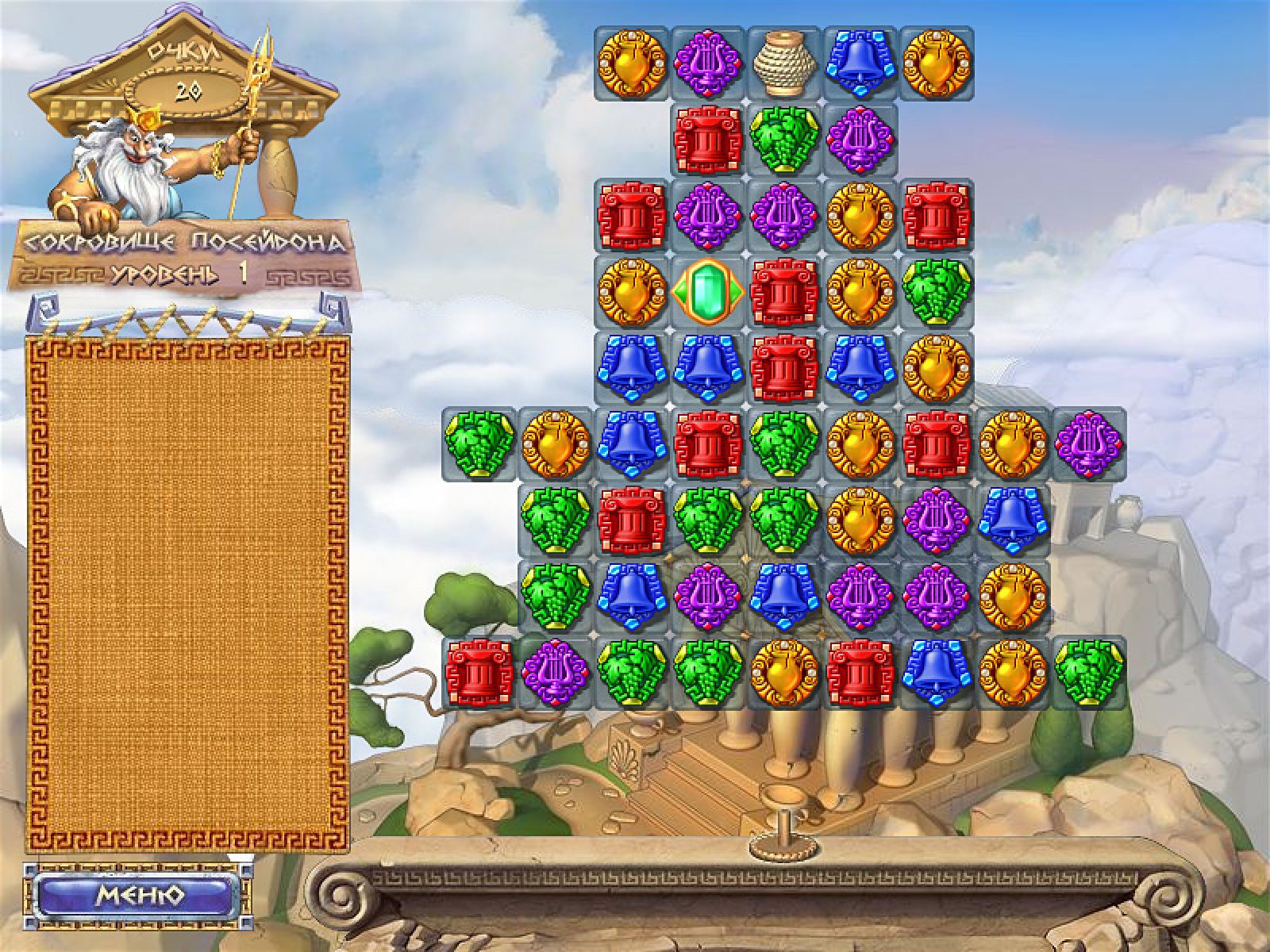The image size is (1270, 952).
Task: Select the green emerald gem tile
Action: (x=707, y=293)
